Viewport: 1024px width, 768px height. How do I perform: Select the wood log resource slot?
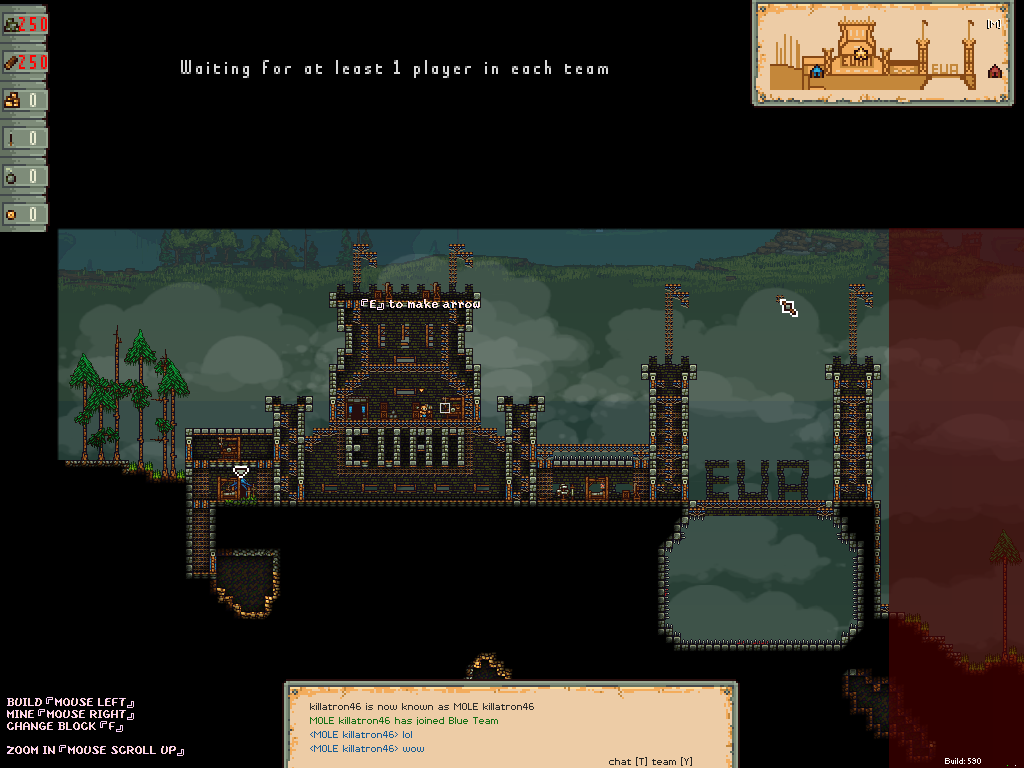(x=25, y=63)
